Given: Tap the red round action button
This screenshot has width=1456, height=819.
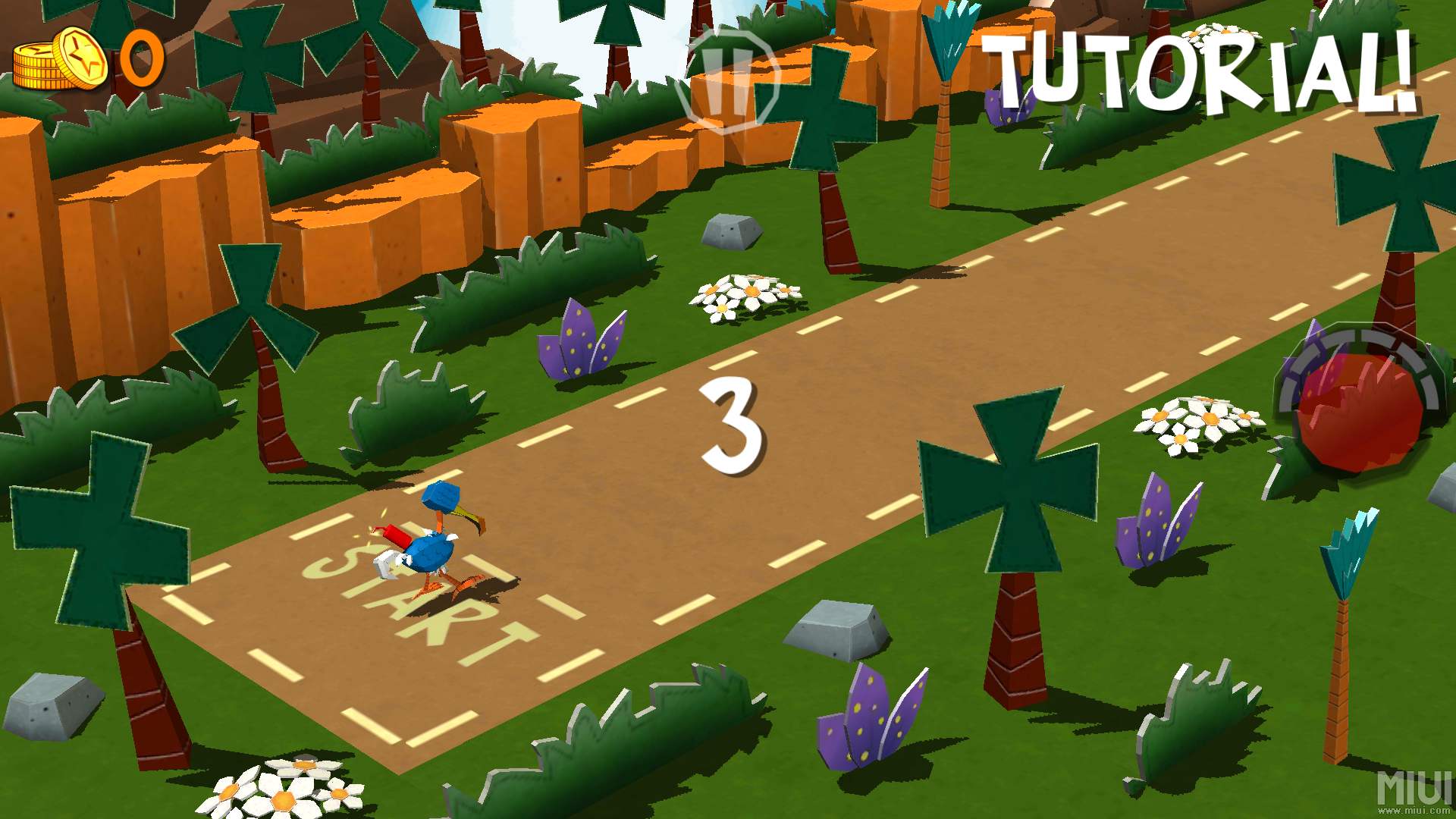Looking at the screenshot, I should click(1358, 409).
